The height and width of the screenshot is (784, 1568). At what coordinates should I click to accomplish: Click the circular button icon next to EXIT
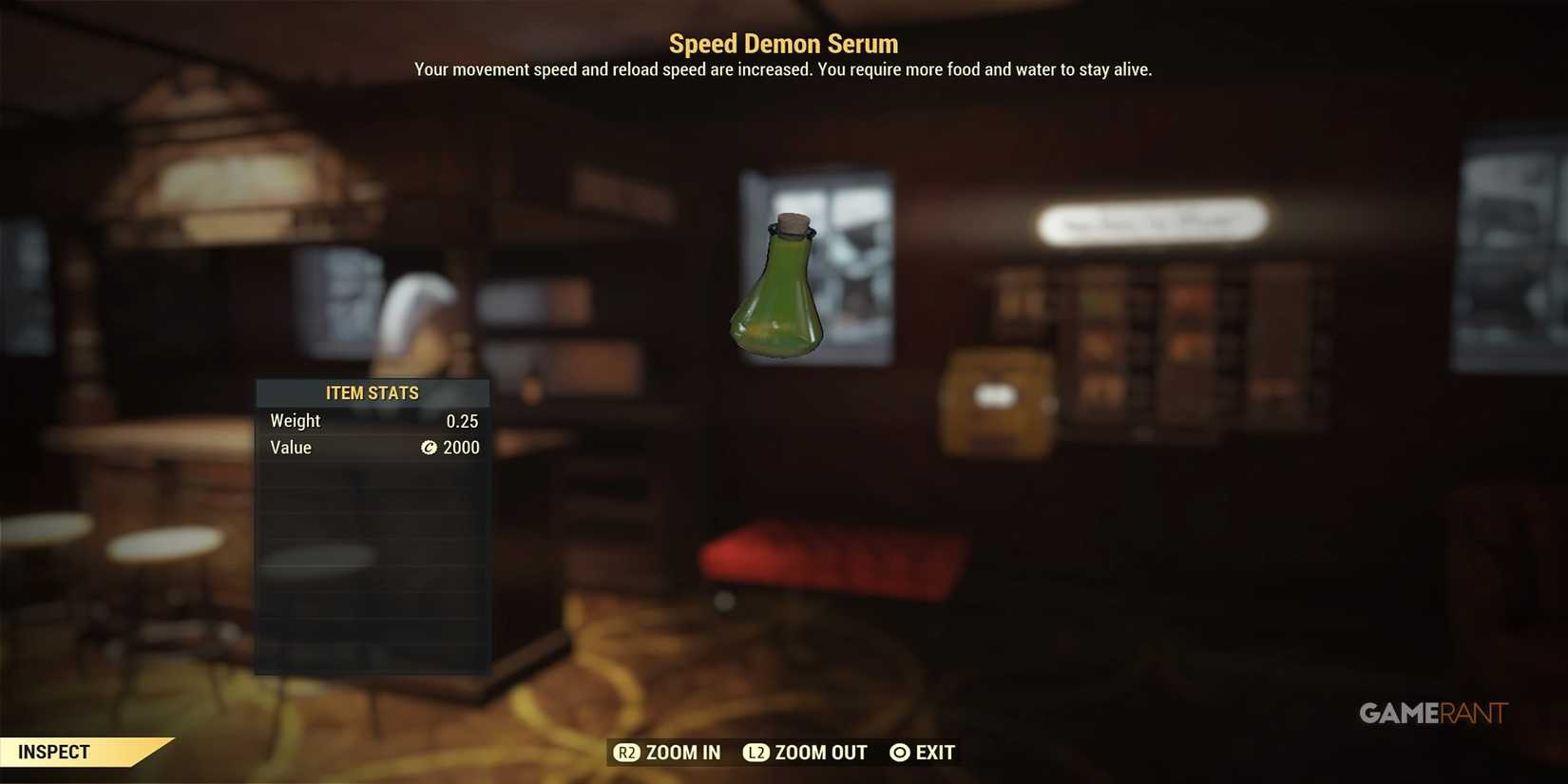click(898, 752)
